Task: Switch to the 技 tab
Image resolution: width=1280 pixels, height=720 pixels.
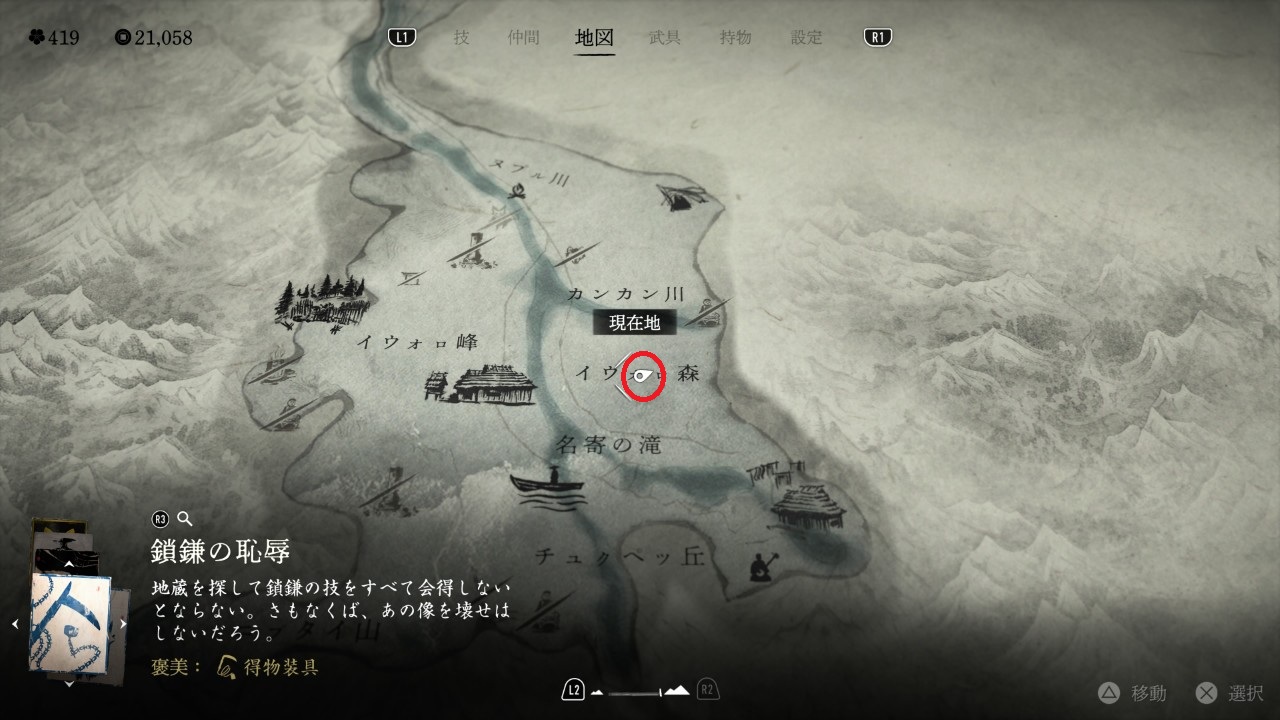Action: [x=461, y=38]
